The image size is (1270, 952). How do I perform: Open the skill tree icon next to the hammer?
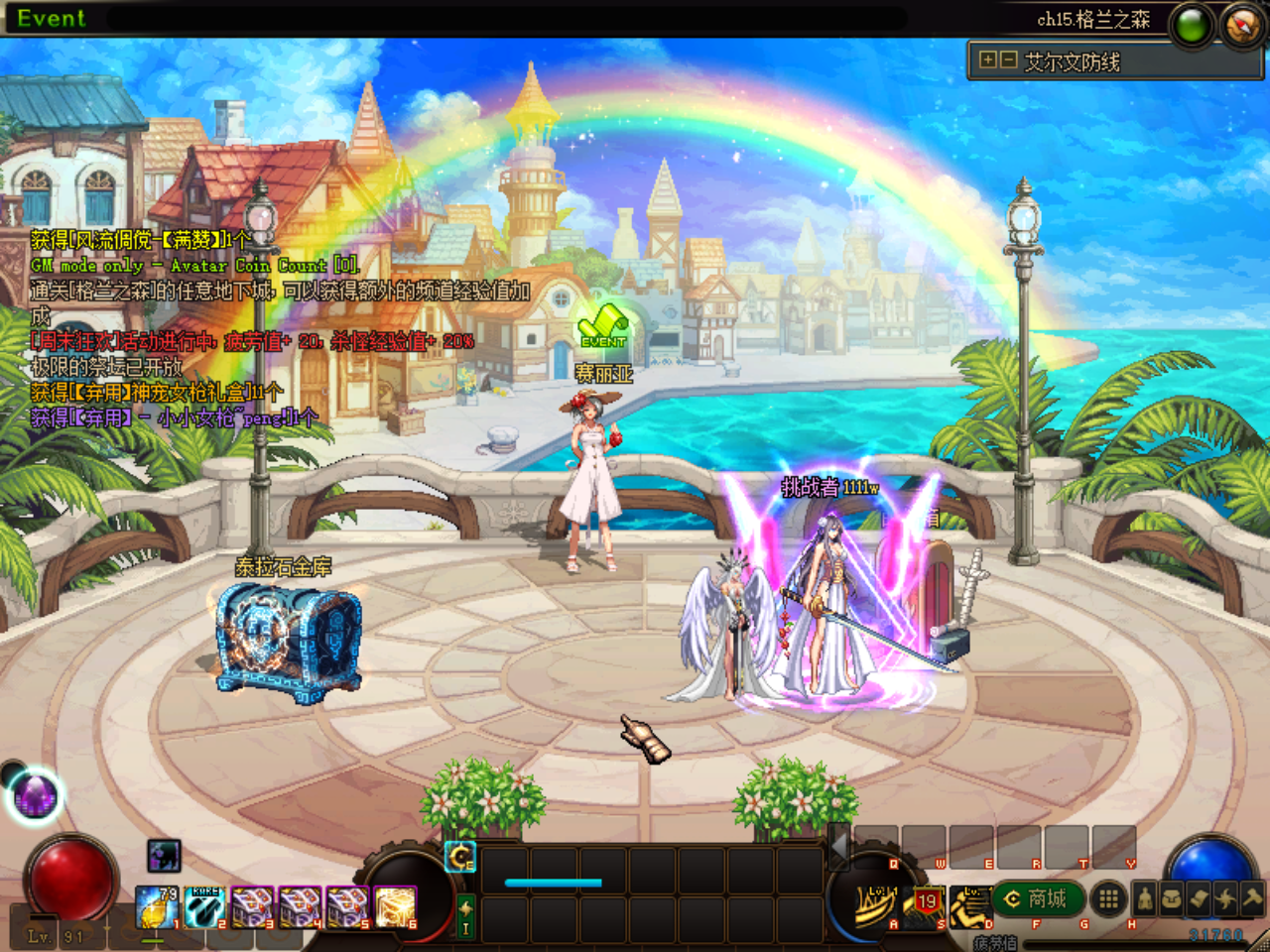(x=1224, y=899)
